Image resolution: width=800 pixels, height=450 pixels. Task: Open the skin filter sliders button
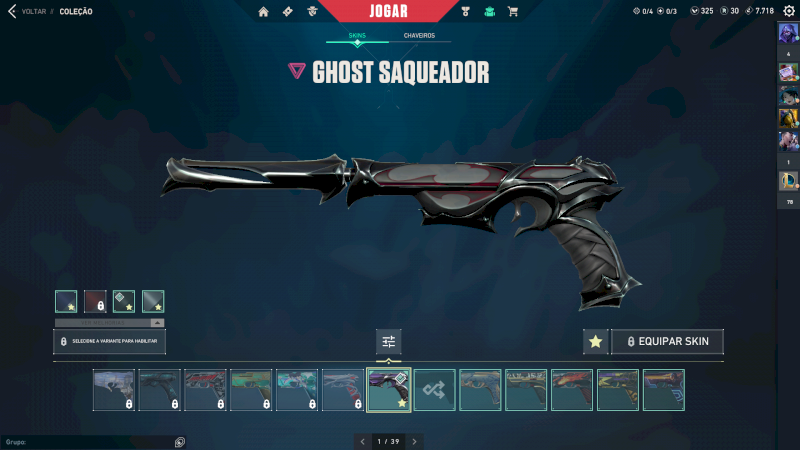388,342
